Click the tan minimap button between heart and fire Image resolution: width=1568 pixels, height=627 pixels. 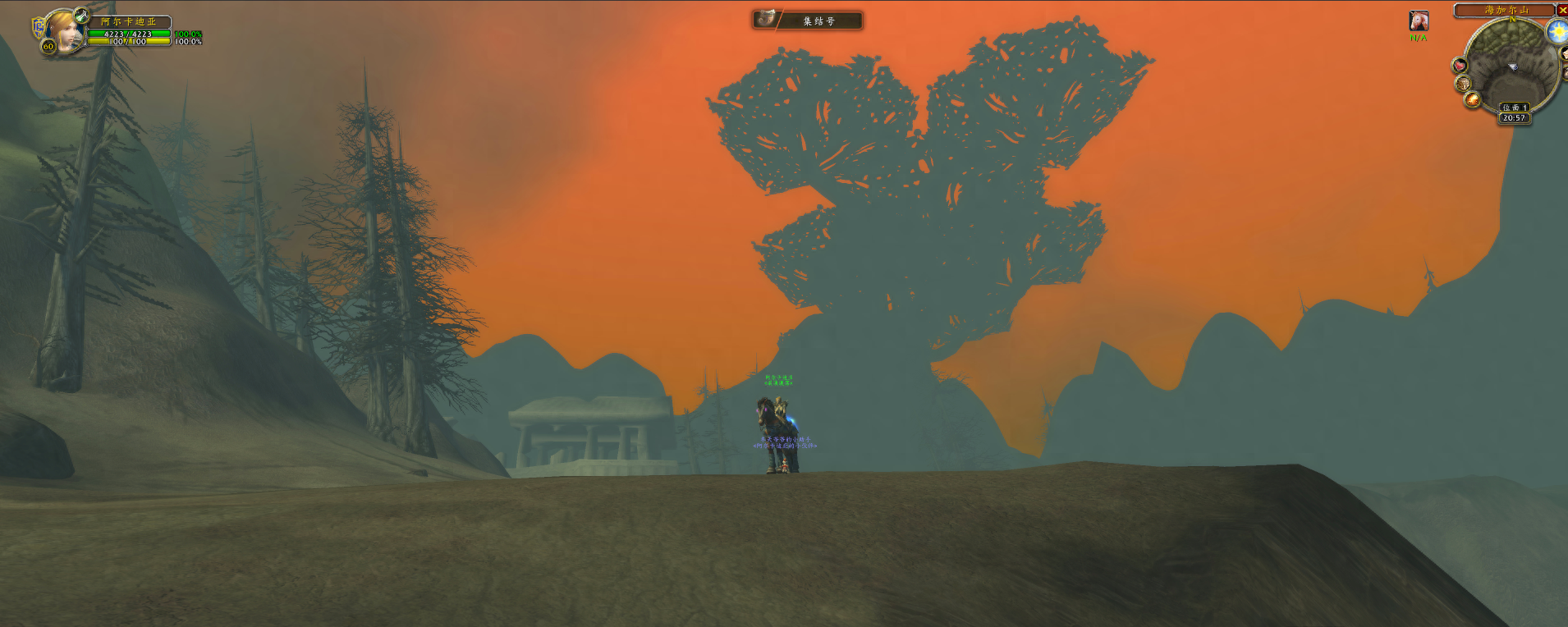(1463, 84)
